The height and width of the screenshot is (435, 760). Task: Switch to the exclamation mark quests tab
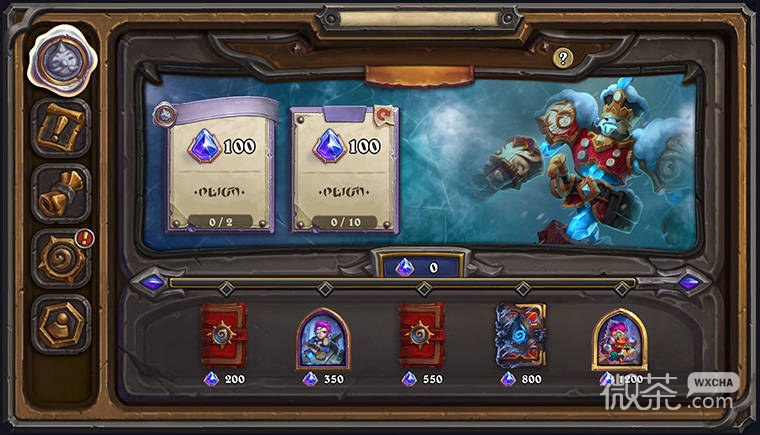click(x=60, y=128)
